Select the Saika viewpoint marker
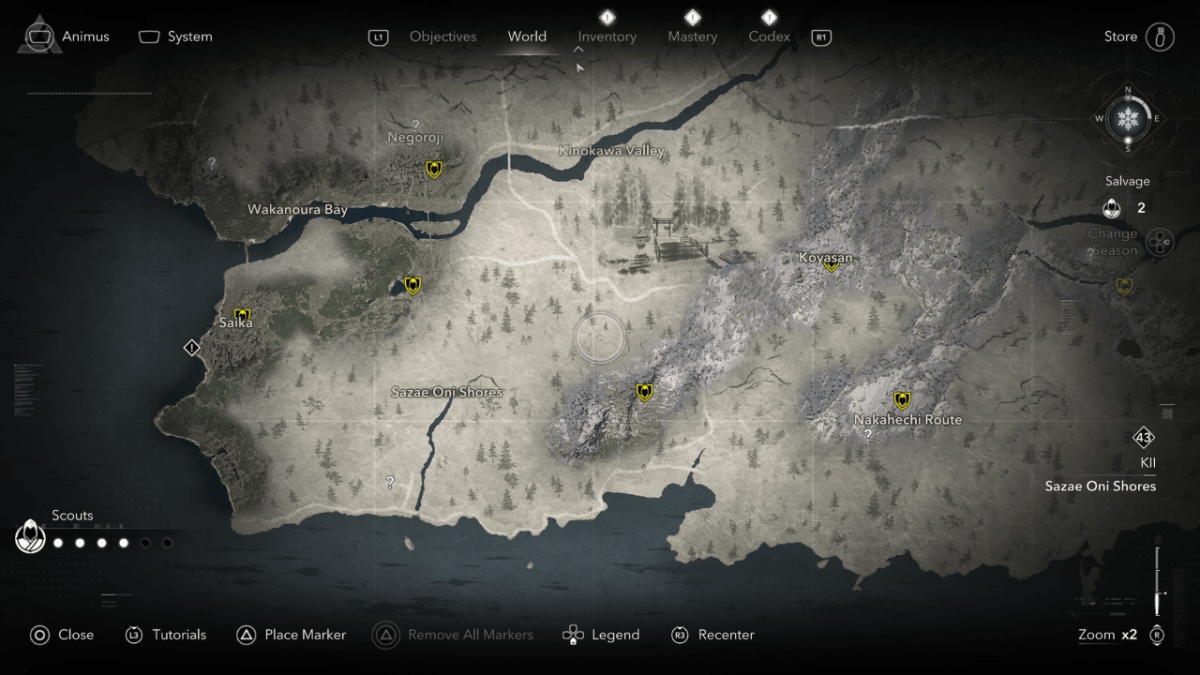Image resolution: width=1200 pixels, height=675 pixels. [x=242, y=316]
